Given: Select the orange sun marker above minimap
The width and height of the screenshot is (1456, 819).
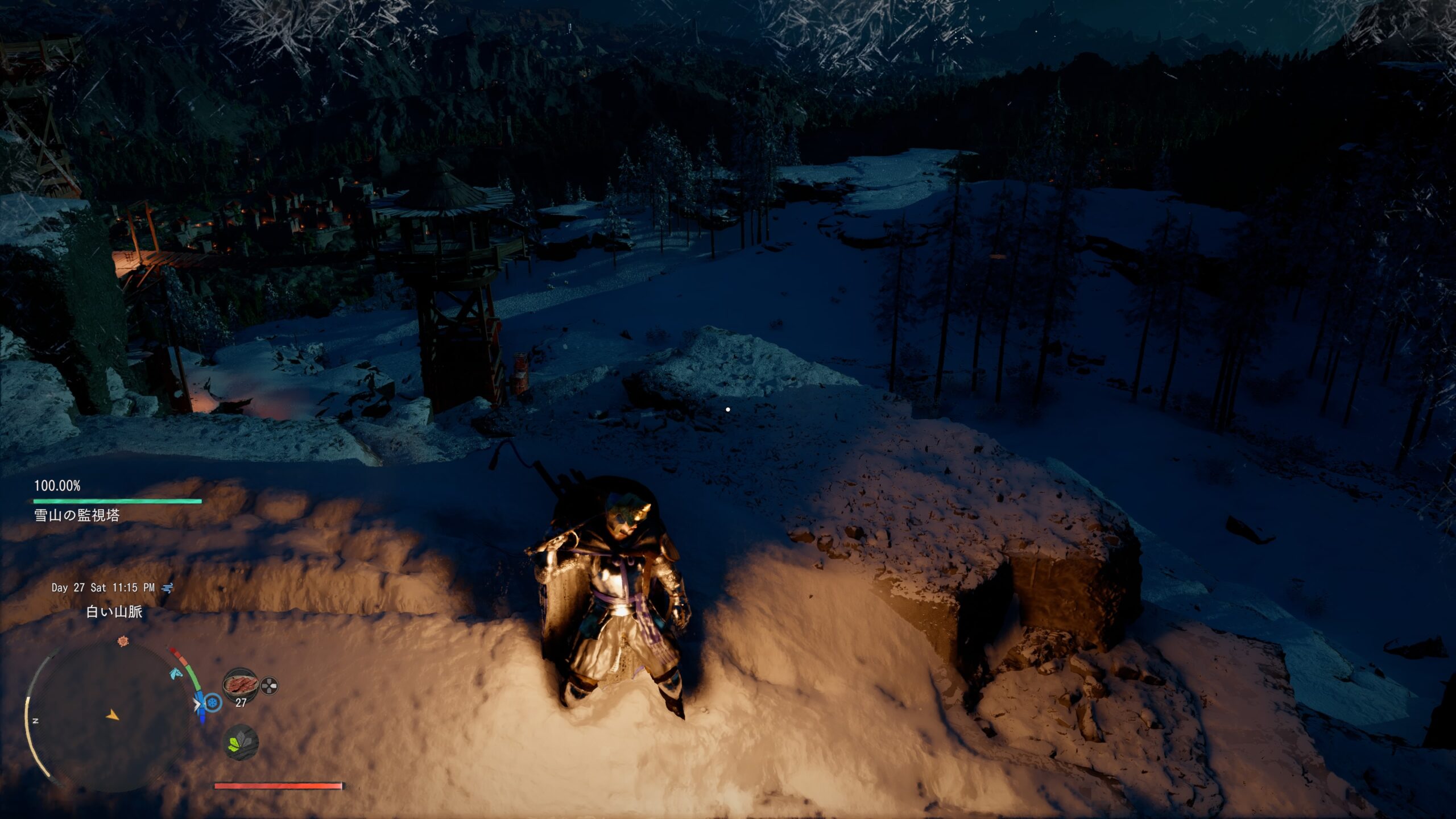Looking at the screenshot, I should (x=123, y=642).
